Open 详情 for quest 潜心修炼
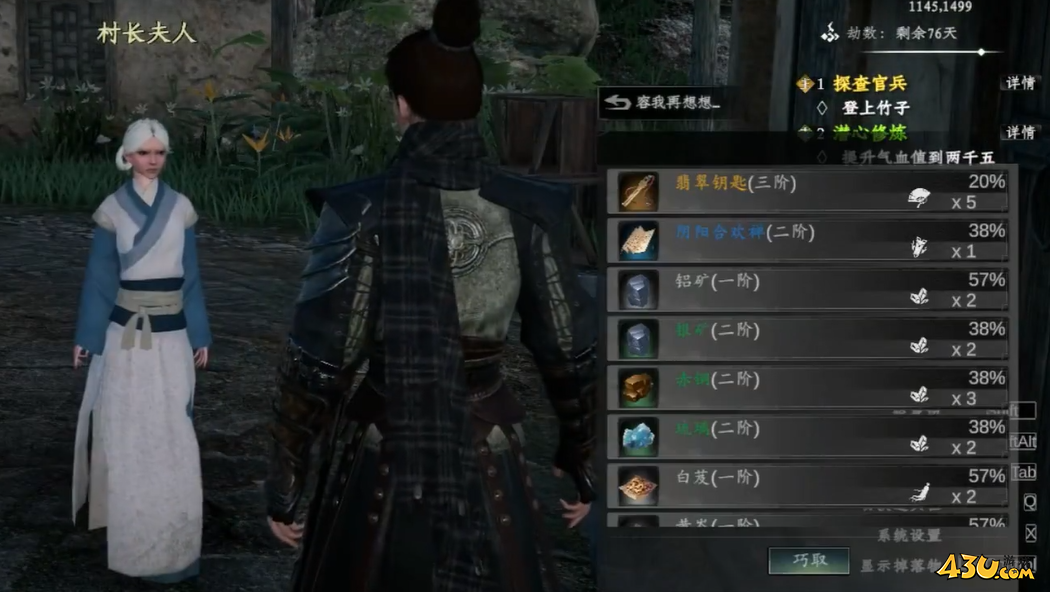Image resolution: width=1050 pixels, height=592 pixels. 1019,132
